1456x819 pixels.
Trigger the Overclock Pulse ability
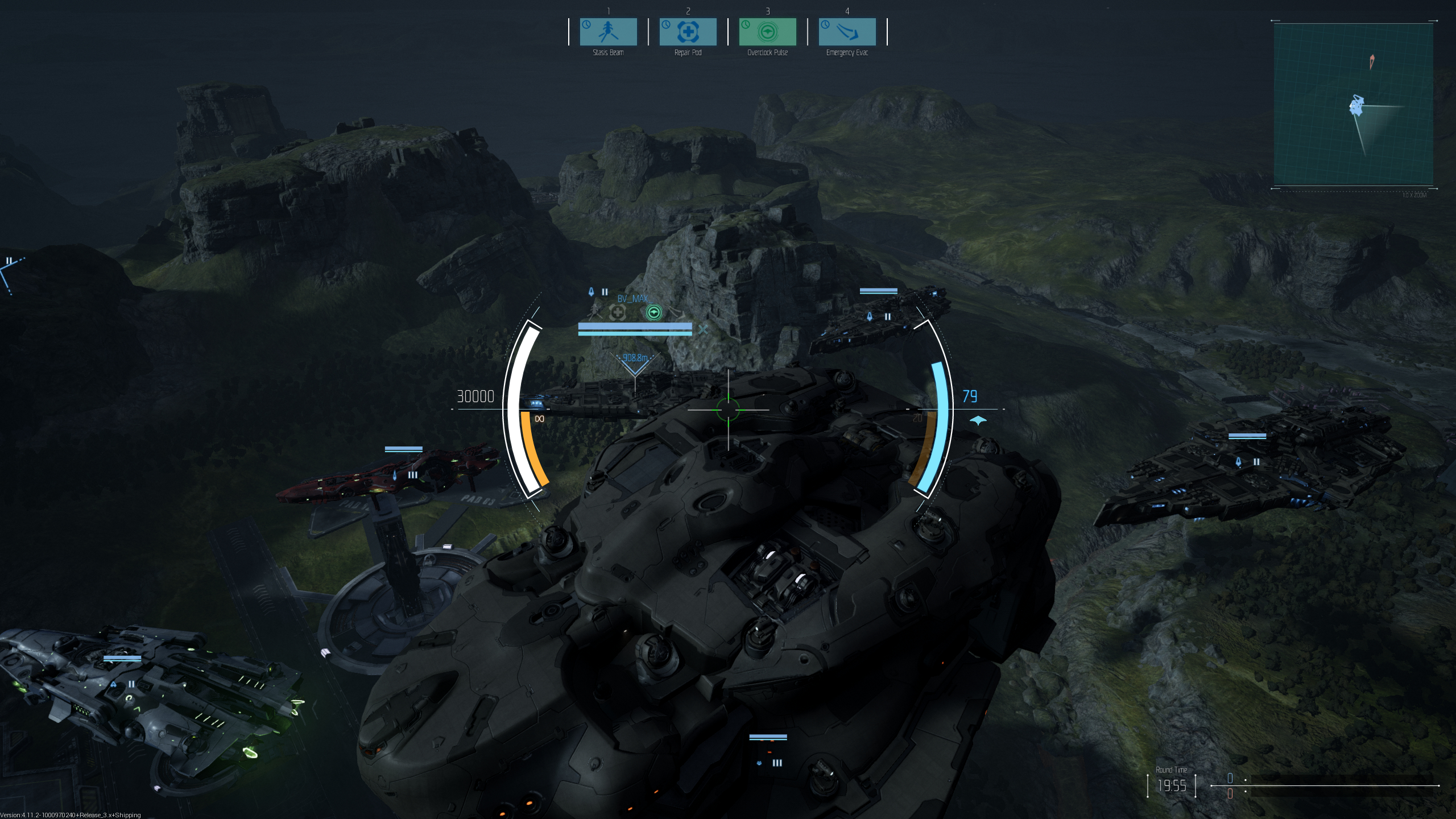767,32
